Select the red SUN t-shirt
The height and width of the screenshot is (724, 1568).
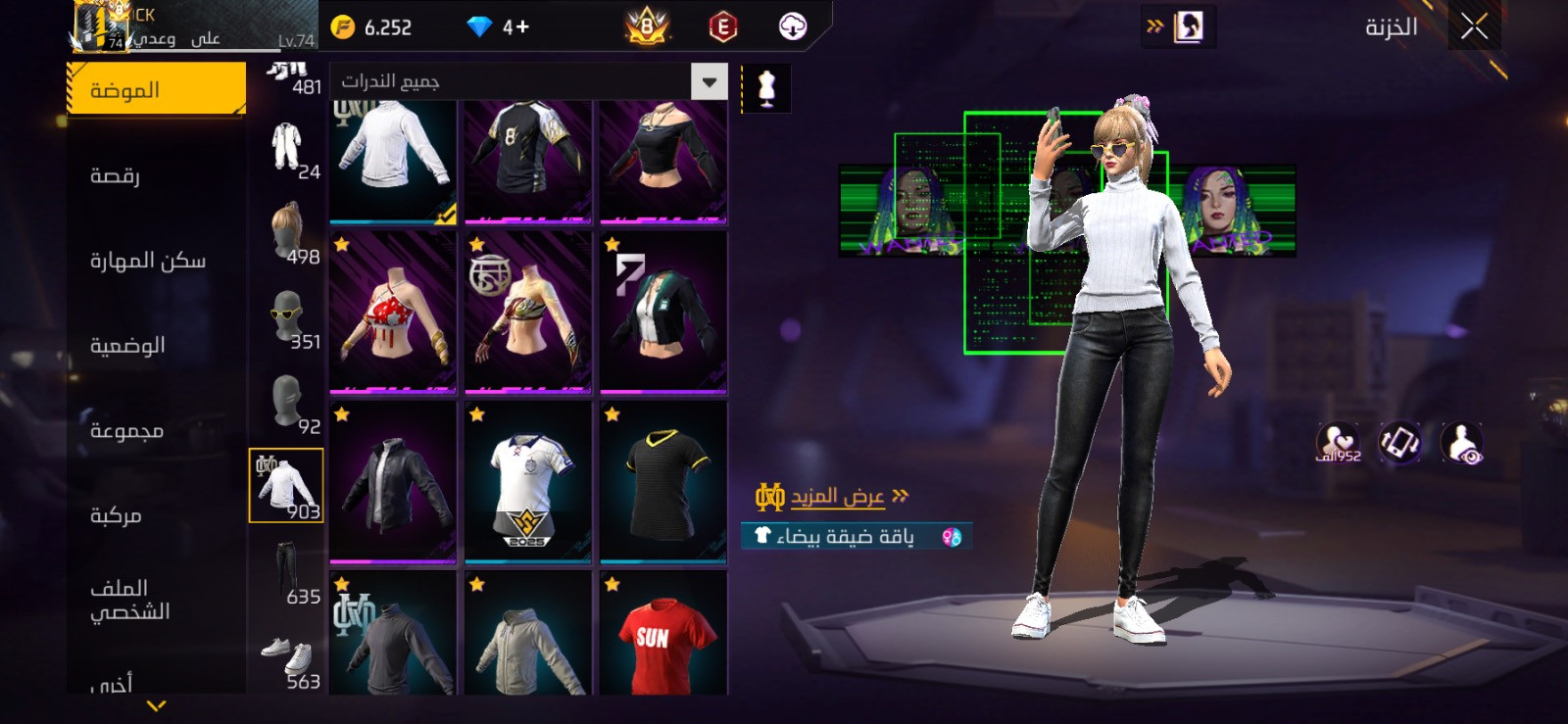tap(663, 634)
